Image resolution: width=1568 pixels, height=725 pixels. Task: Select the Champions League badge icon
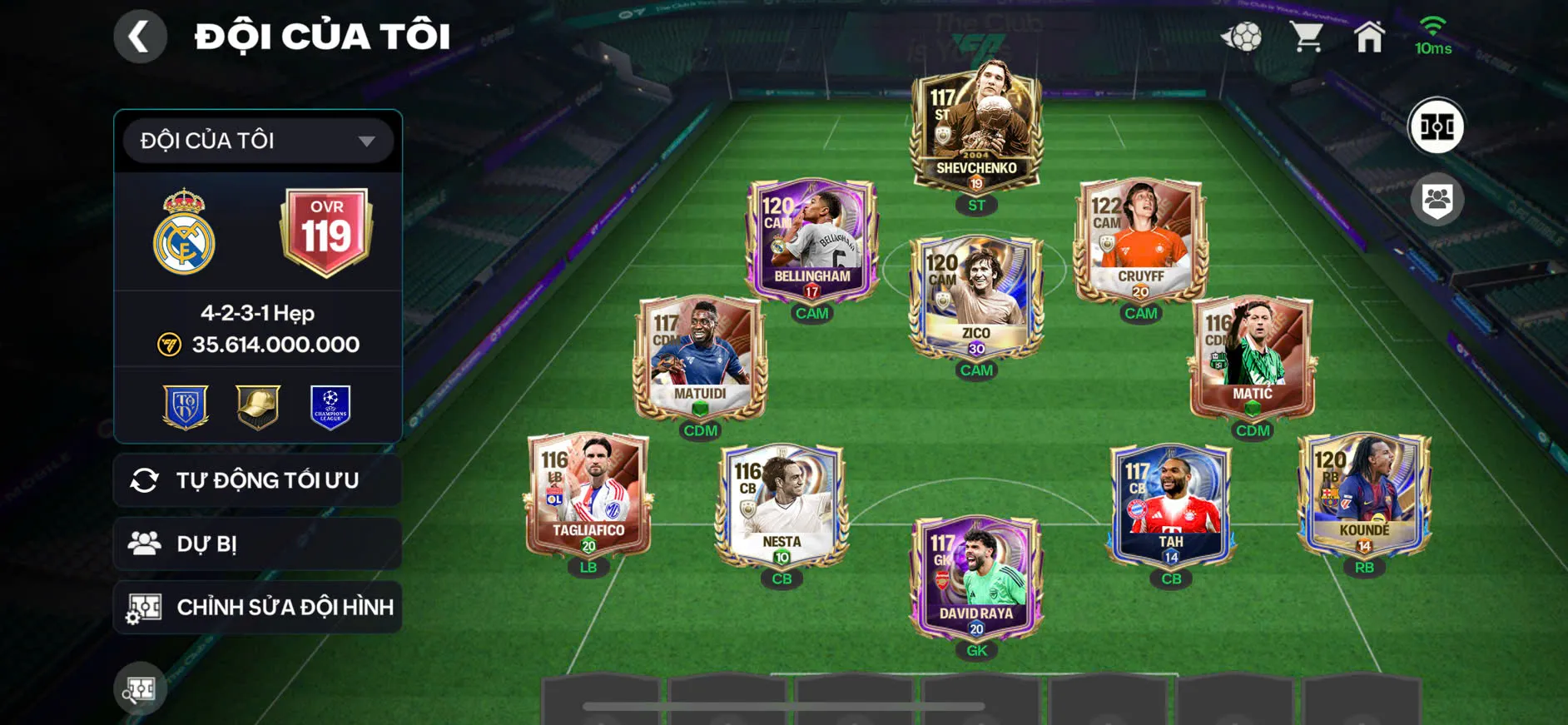[328, 407]
